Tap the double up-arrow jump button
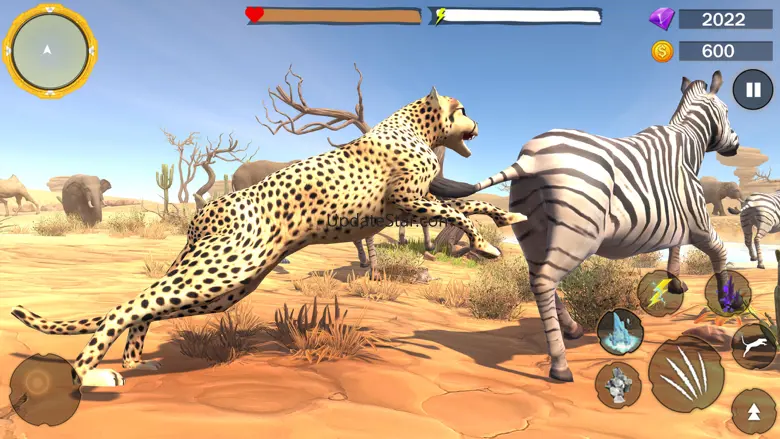 point(754,411)
